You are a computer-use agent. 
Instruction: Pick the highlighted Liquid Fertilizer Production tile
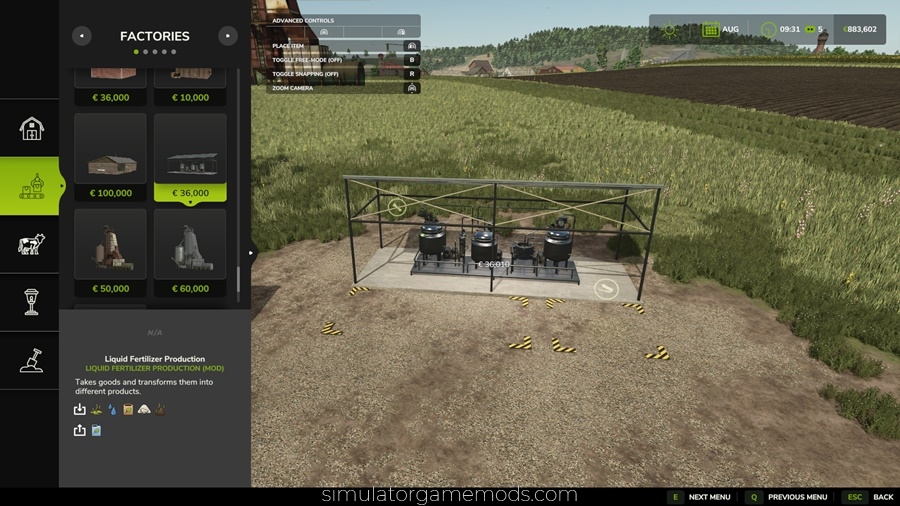click(x=190, y=157)
